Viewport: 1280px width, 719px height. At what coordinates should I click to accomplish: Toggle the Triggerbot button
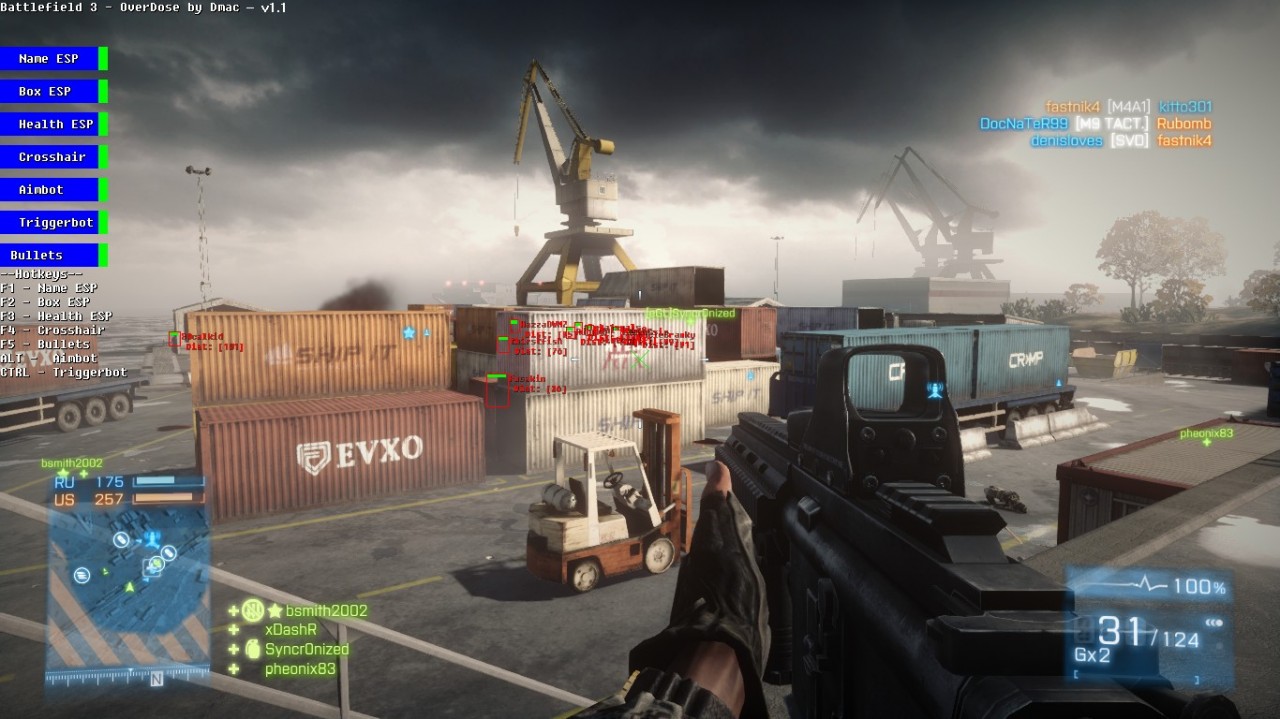(49, 222)
